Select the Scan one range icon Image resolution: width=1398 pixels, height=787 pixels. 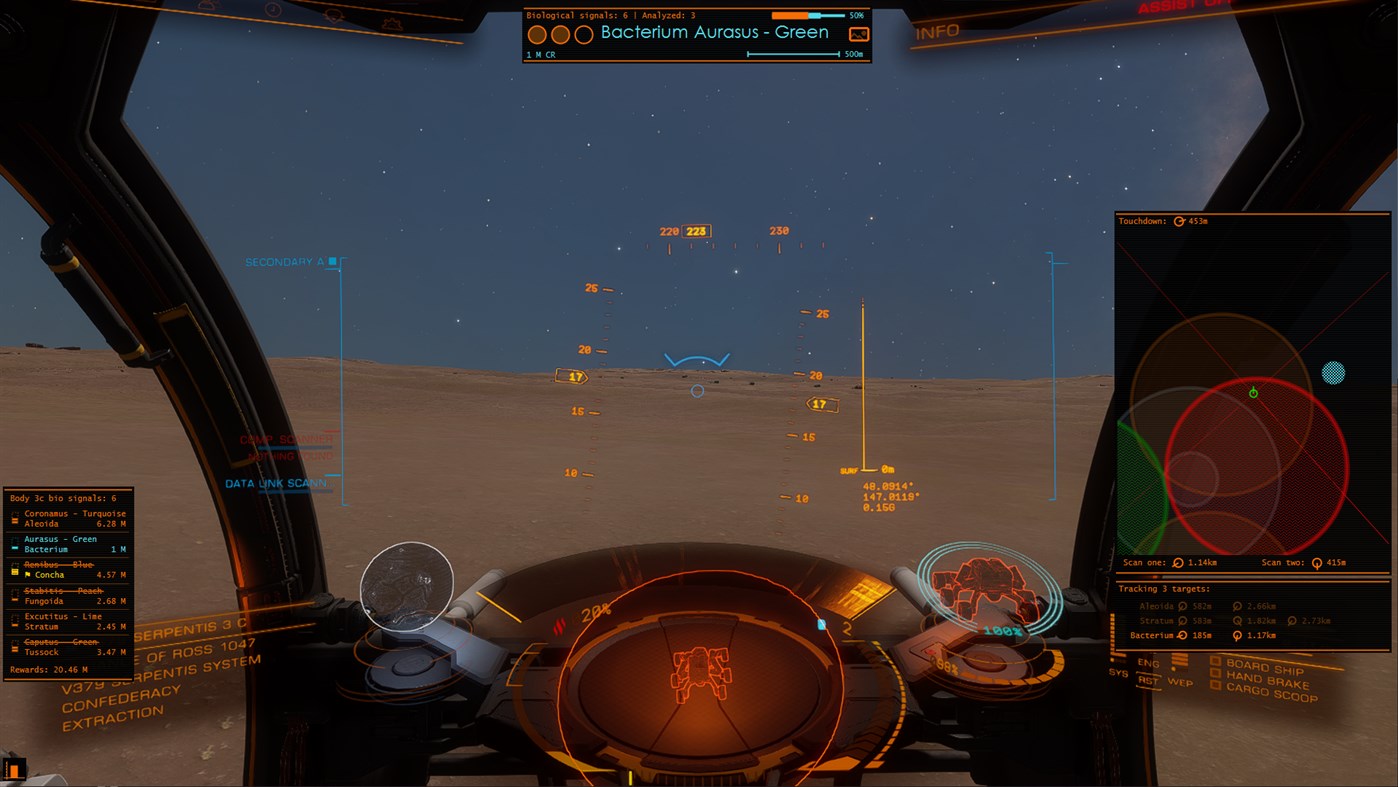[x=1177, y=563]
